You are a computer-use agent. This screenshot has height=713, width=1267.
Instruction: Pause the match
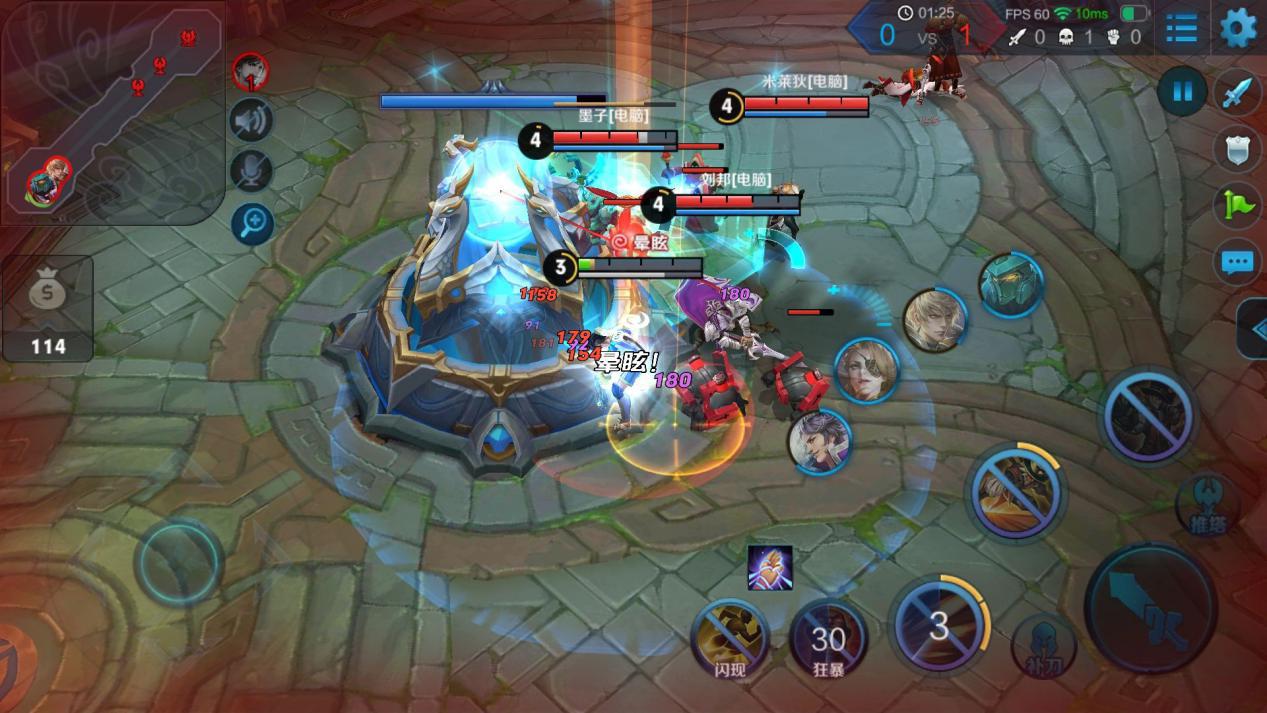pos(1182,93)
